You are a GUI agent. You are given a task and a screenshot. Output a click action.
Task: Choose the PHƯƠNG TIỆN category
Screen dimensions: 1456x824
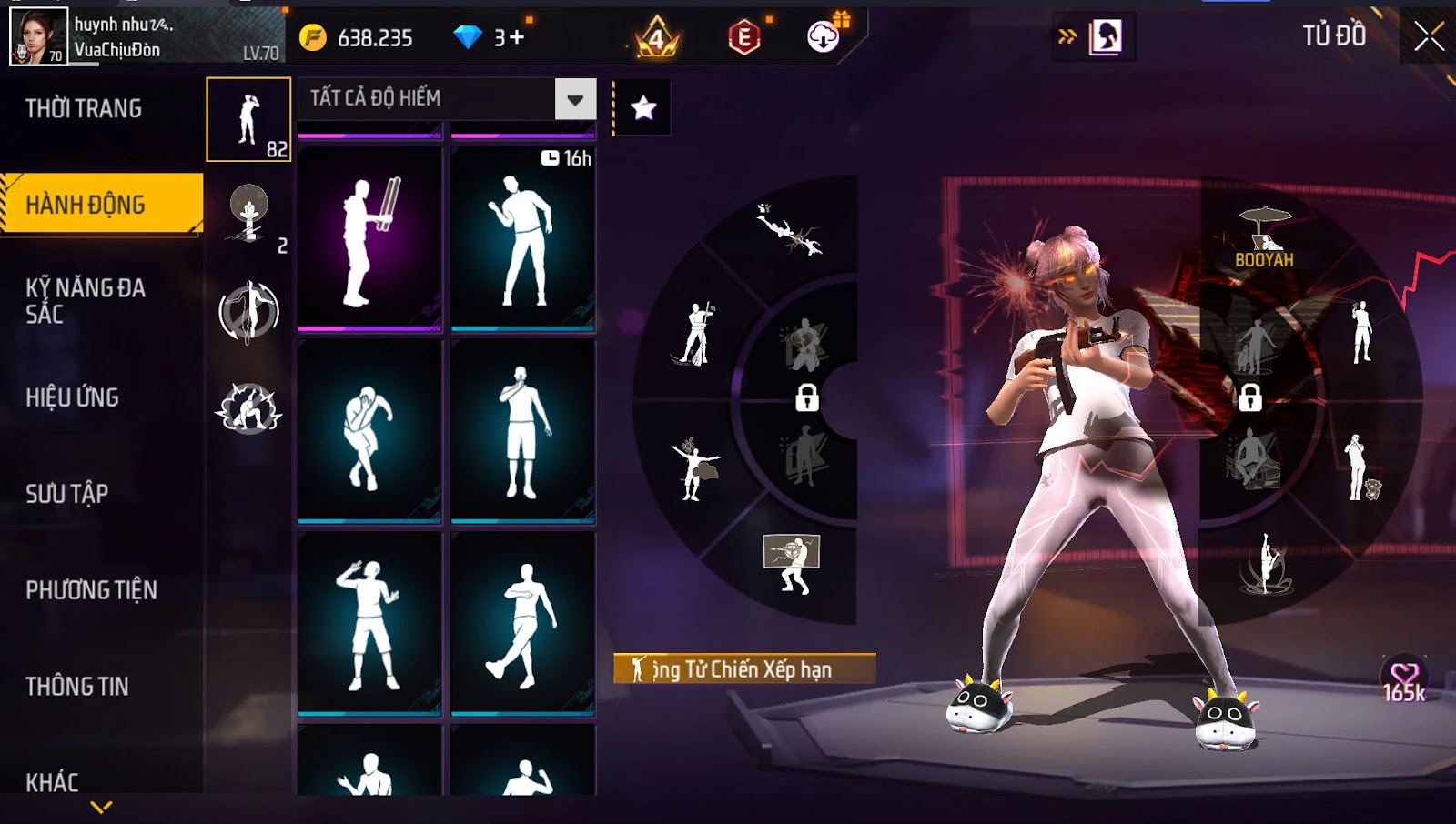(91, 590)
